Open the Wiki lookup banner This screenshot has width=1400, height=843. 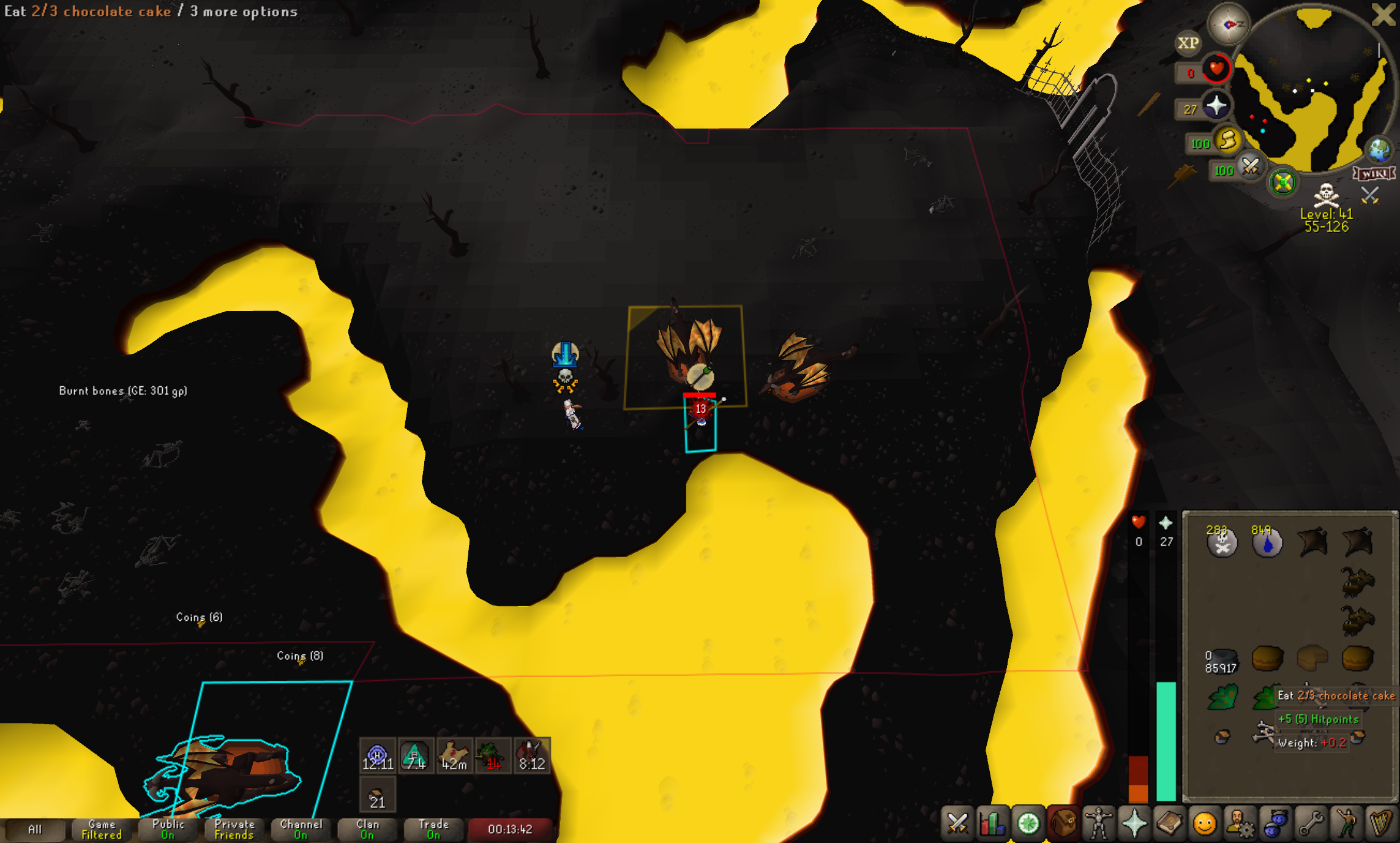click(1374, 174)
